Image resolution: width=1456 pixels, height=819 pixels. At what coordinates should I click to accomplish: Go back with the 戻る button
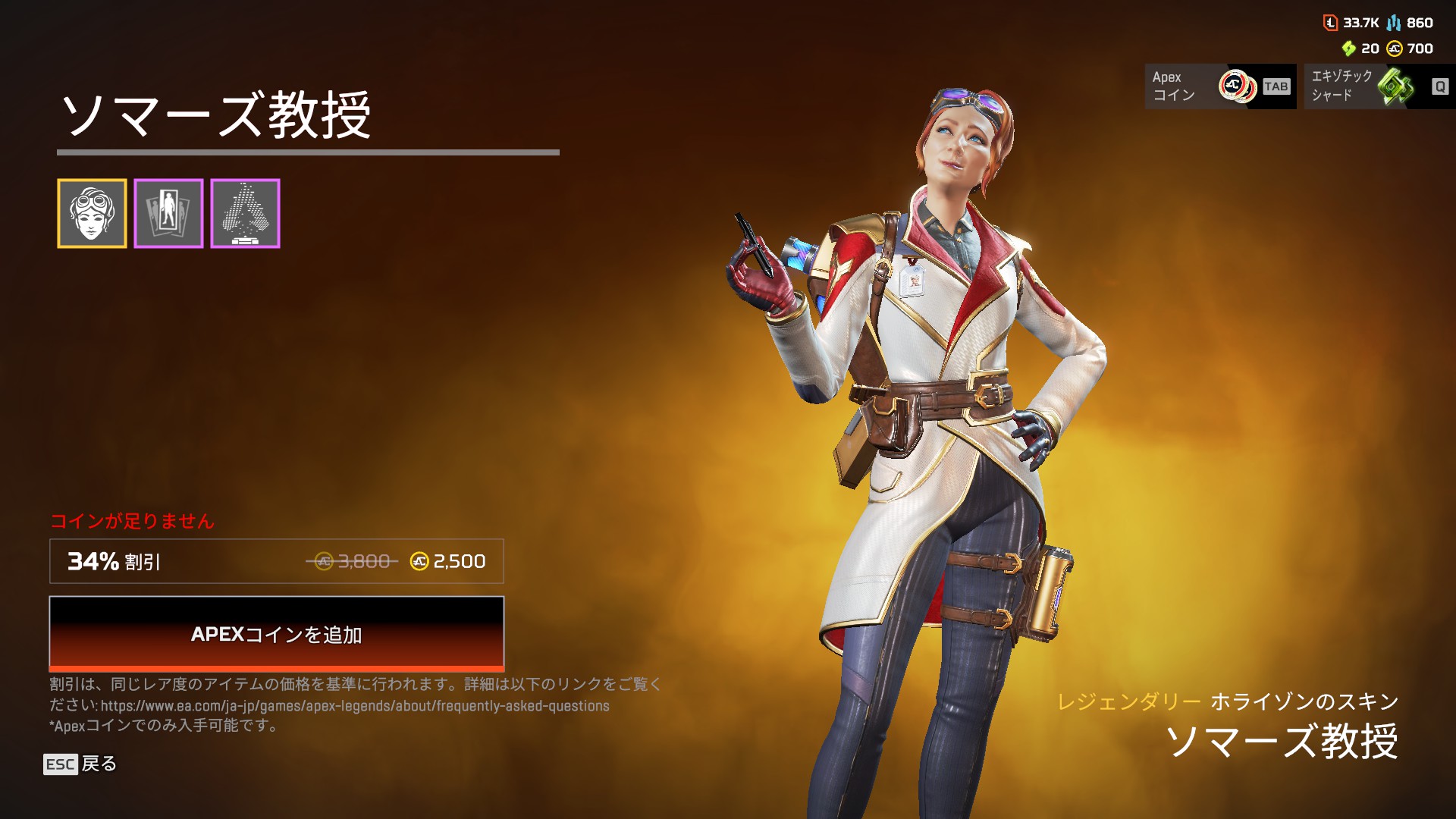80,764
